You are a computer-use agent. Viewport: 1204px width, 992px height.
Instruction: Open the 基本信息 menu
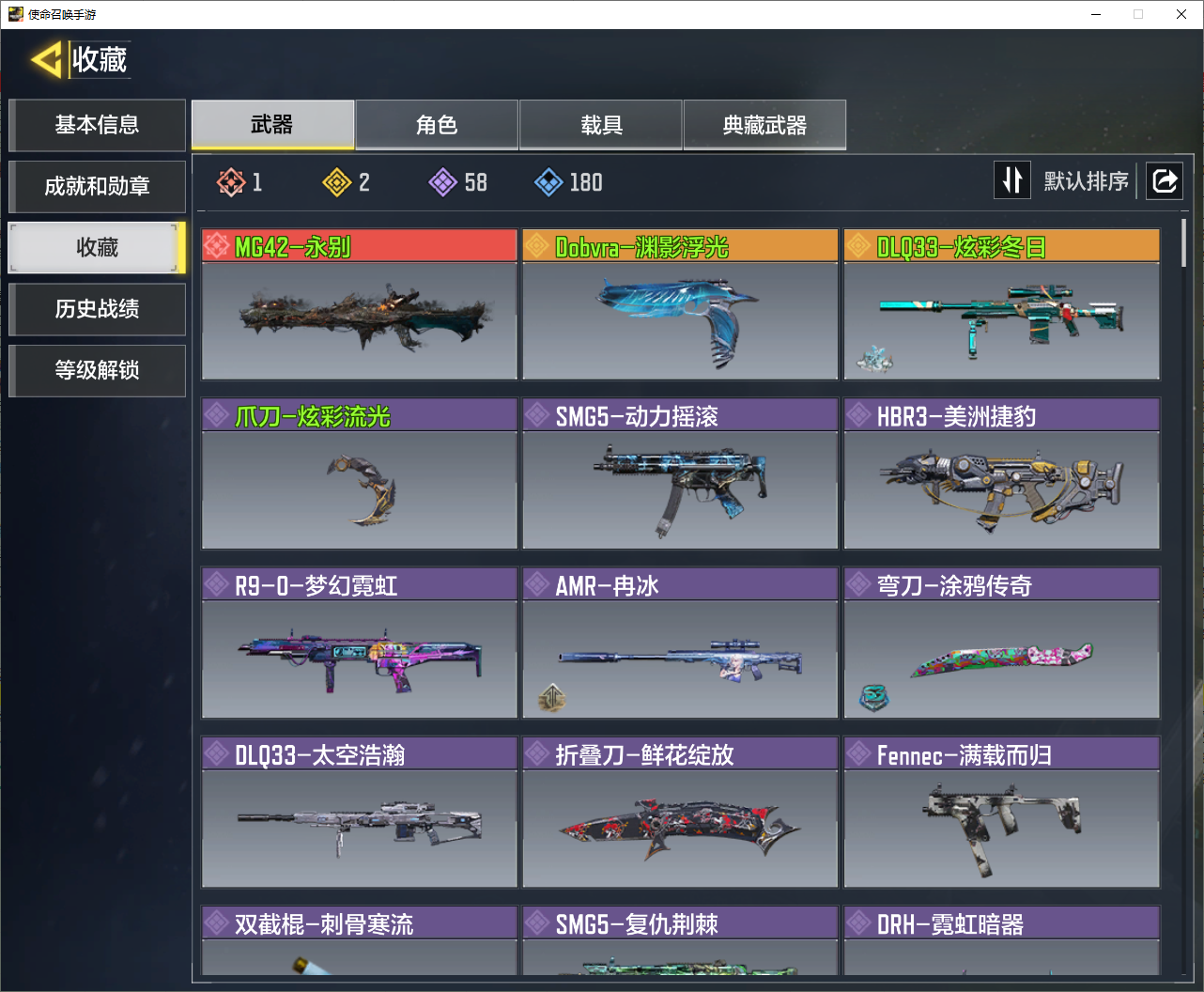pyautogui.click(x=97, y=125)
